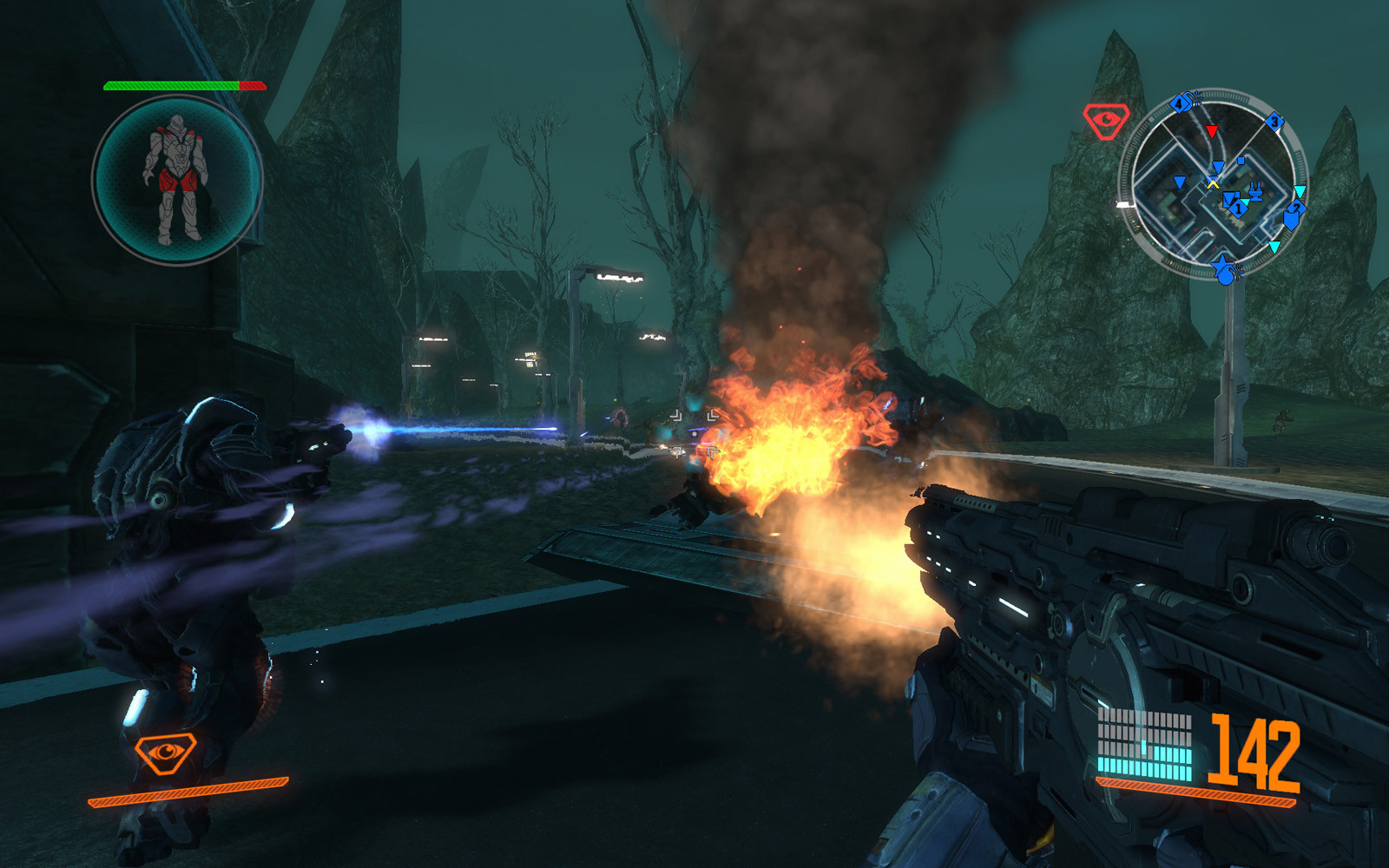Open the armor status body display

177,181
